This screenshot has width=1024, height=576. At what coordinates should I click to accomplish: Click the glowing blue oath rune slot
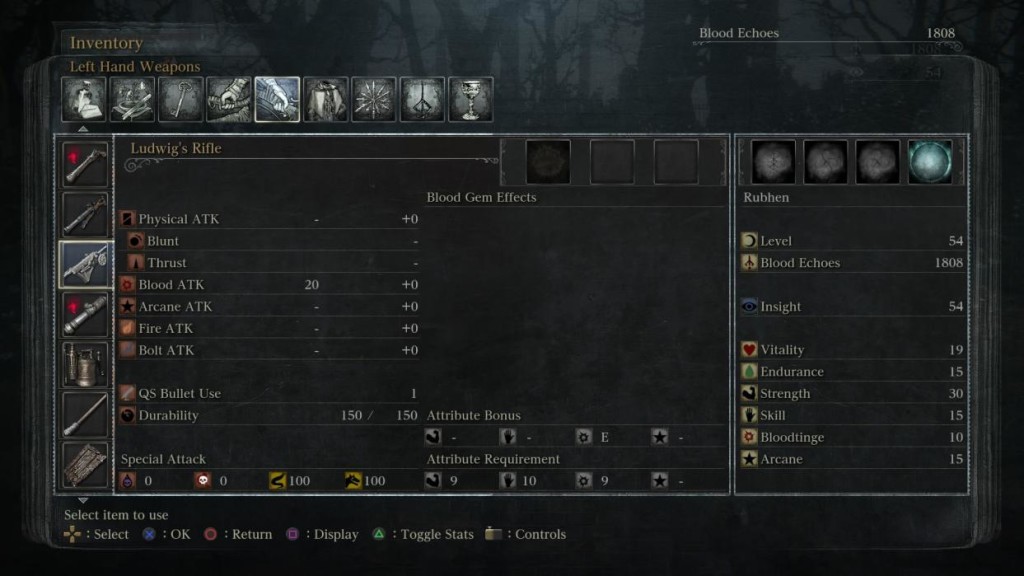click(x=930, y=162)
